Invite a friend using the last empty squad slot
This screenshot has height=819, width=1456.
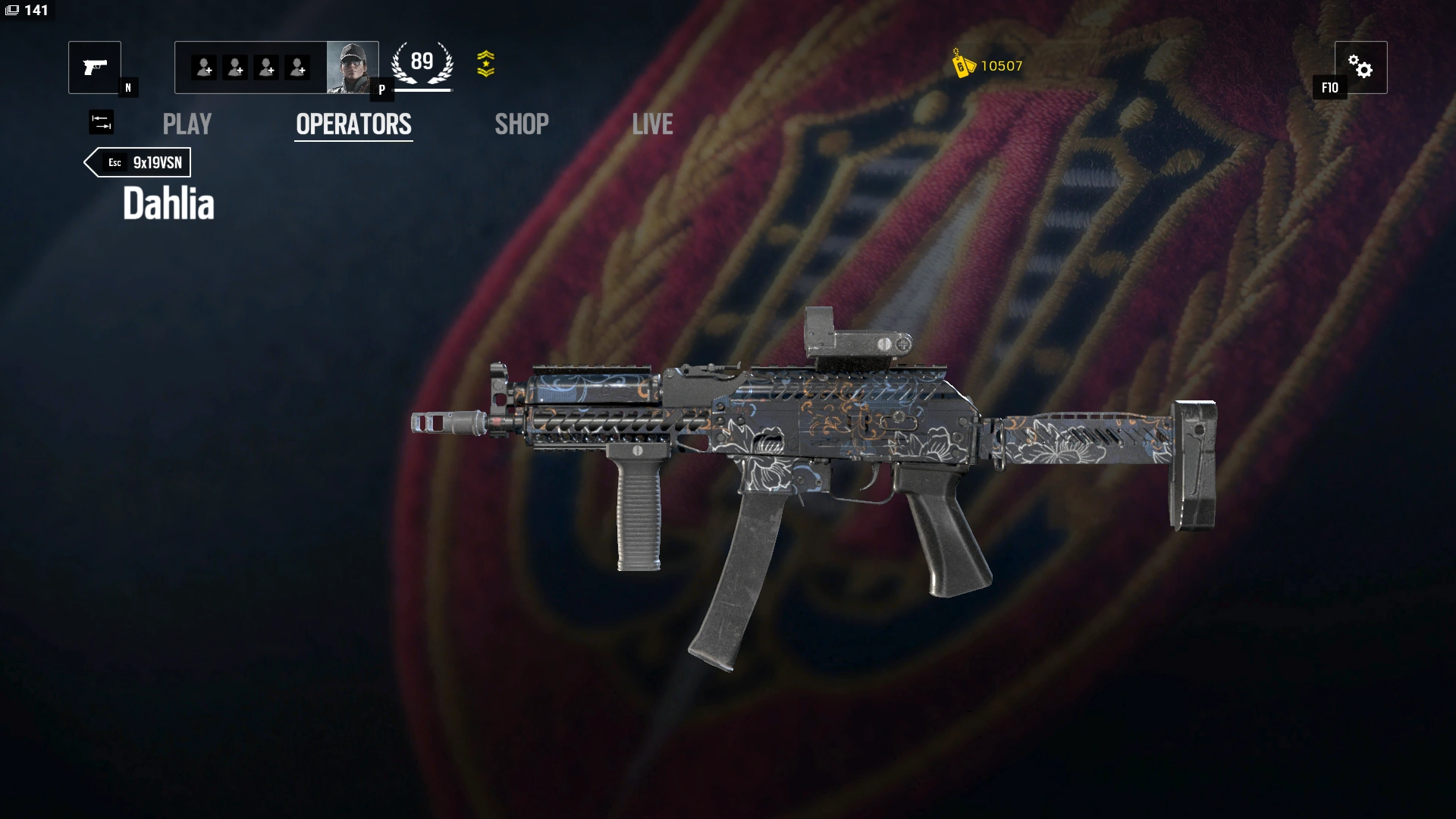click(297, 67)
